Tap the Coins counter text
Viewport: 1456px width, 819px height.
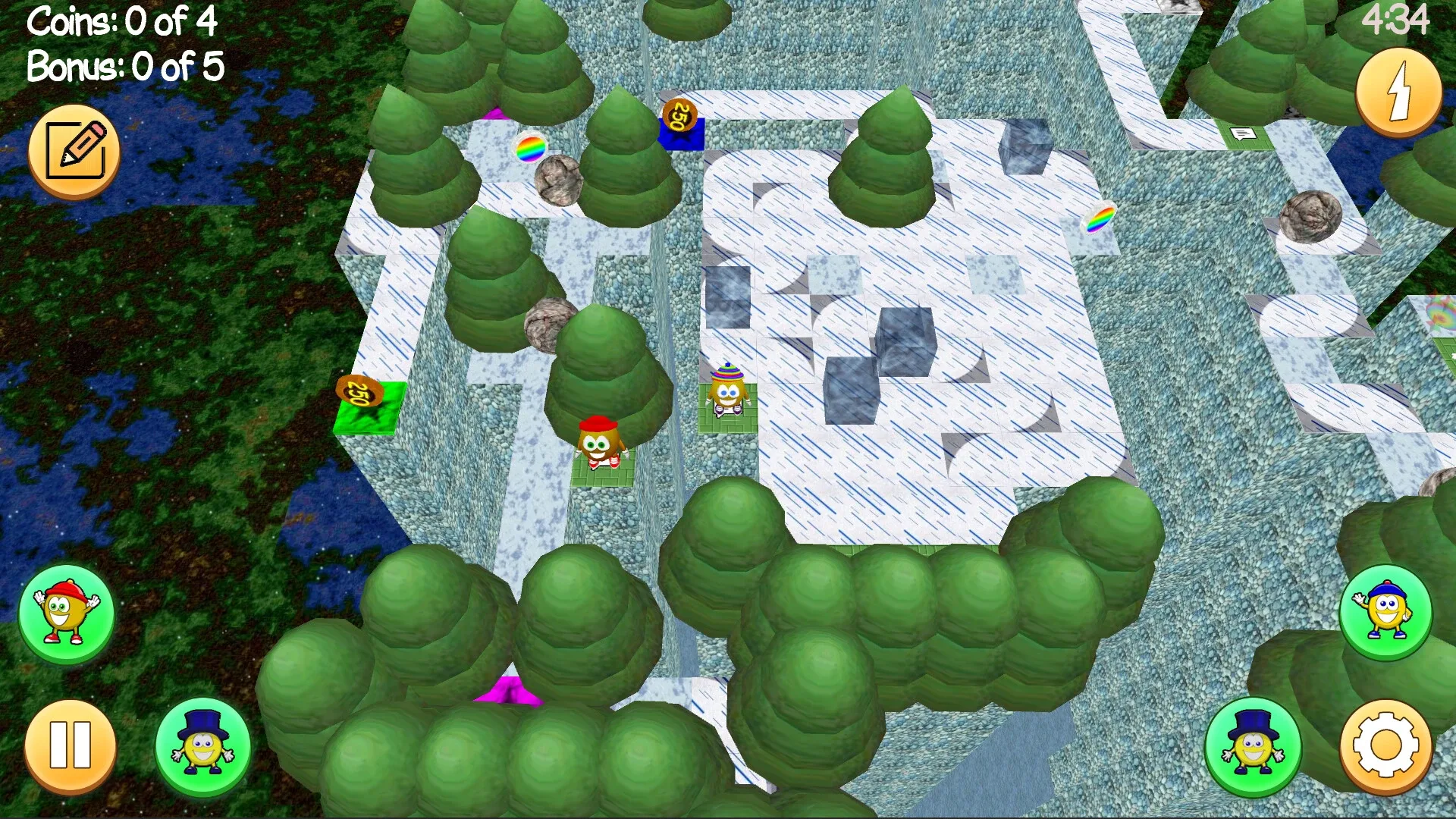pos(121,21)
